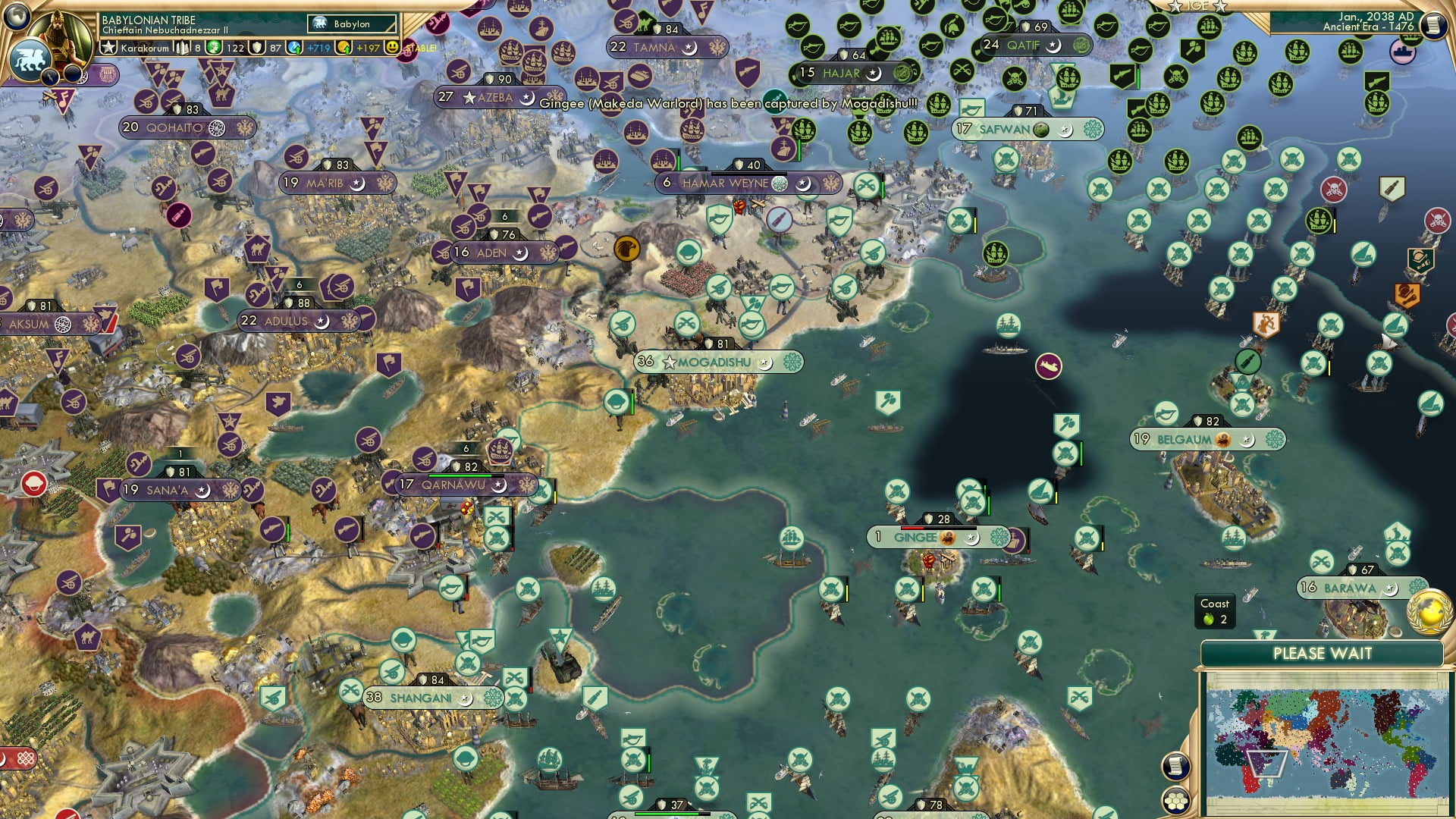Toggle the lightning quick-combat button under the portrait

49,77
